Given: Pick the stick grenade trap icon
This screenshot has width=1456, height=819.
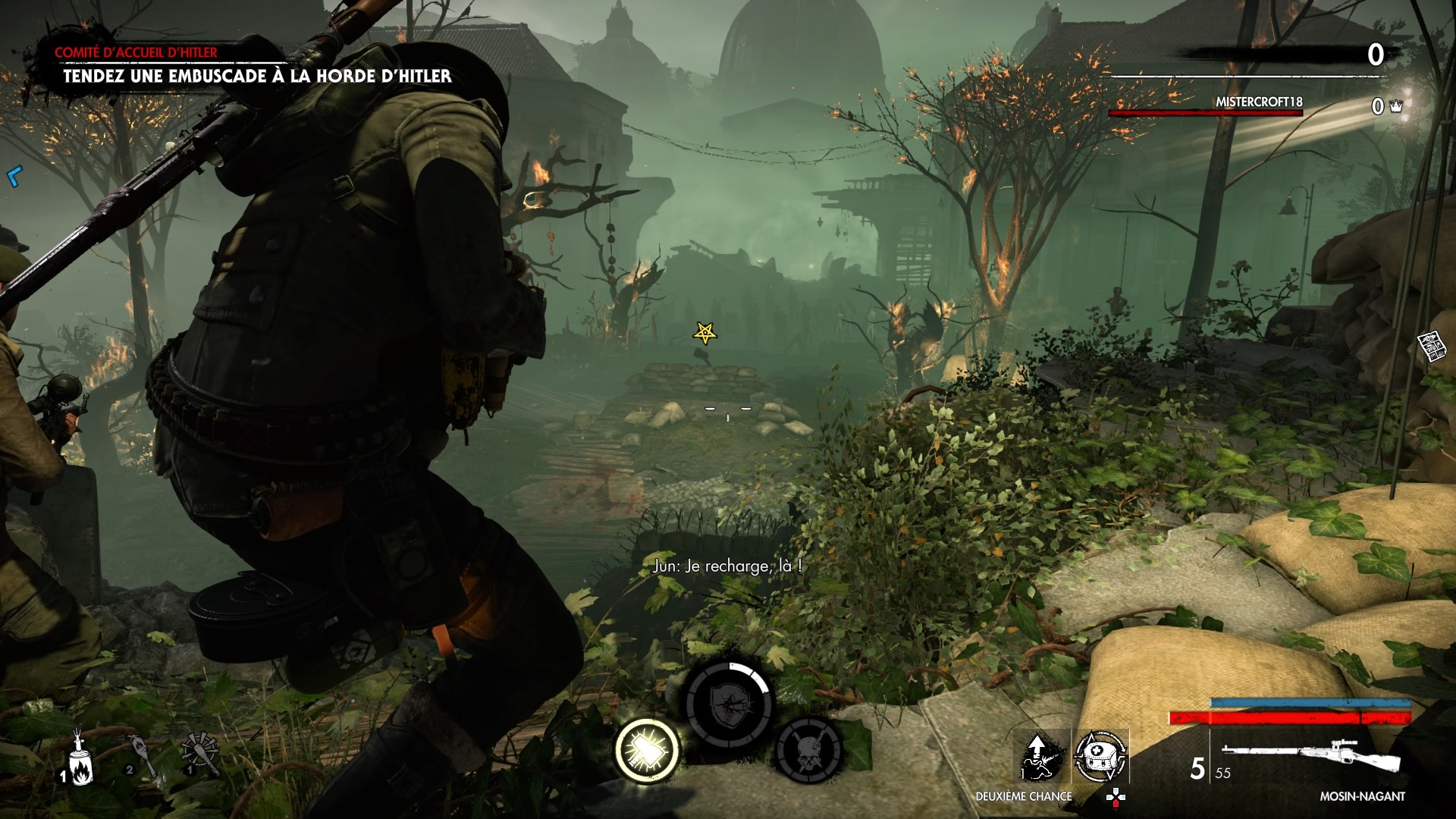Looking at the screenshot, I should [x=199, y=752].
